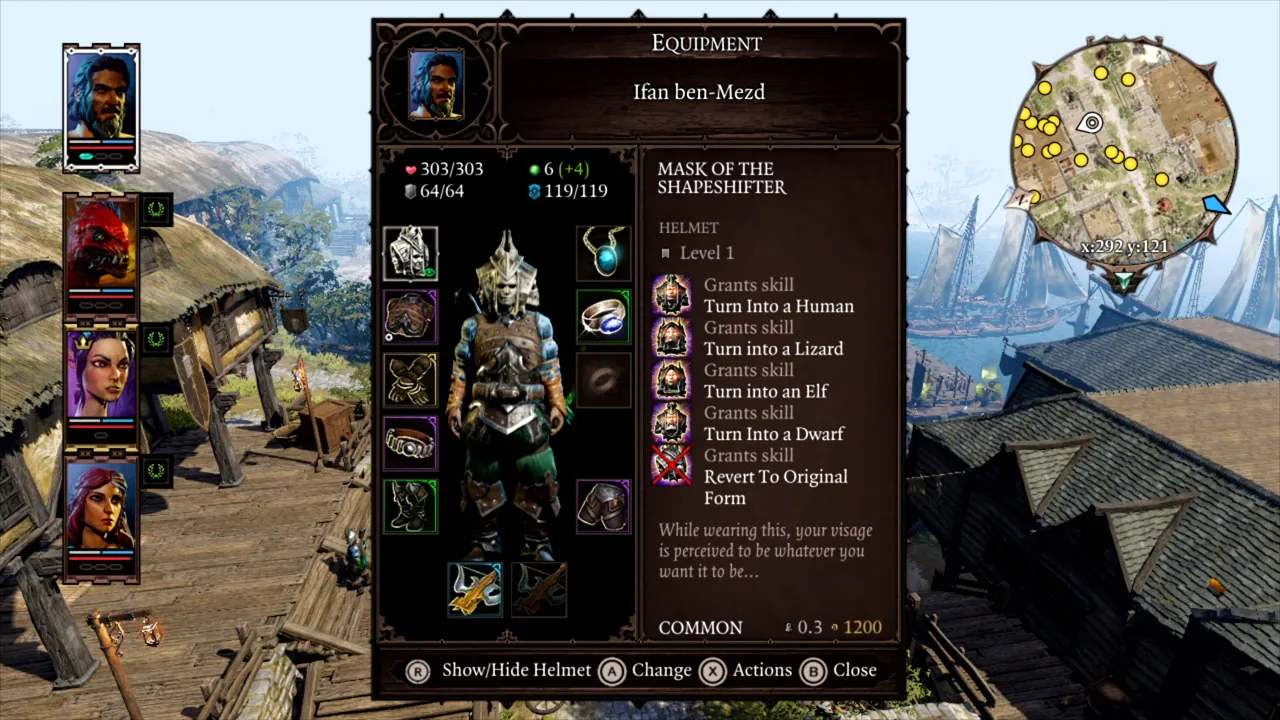Toggle Show/Hide Helmet with the R button
The image size is (1280, 720).
pos(417,670)
